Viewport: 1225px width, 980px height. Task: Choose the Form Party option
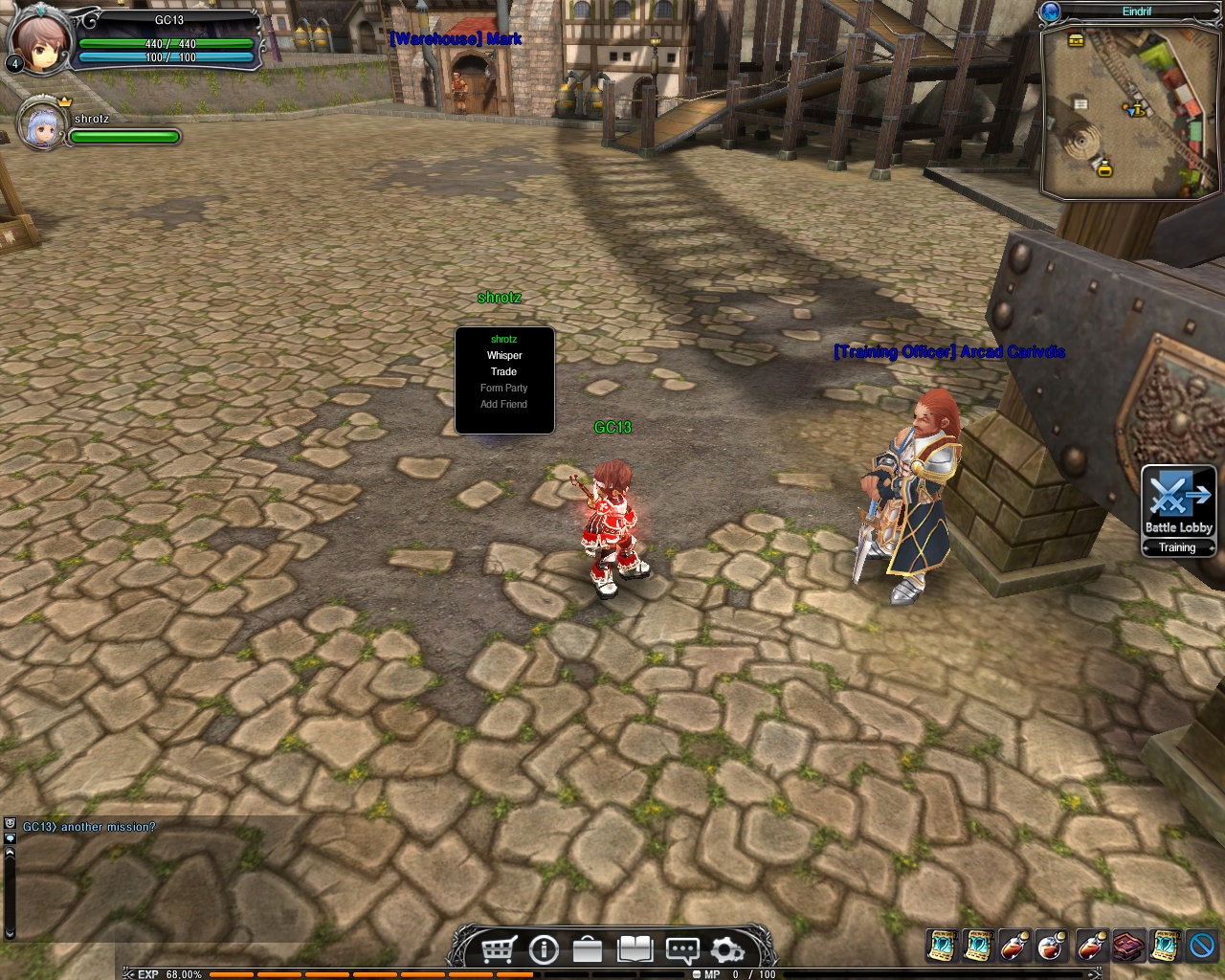click(504, 389)
